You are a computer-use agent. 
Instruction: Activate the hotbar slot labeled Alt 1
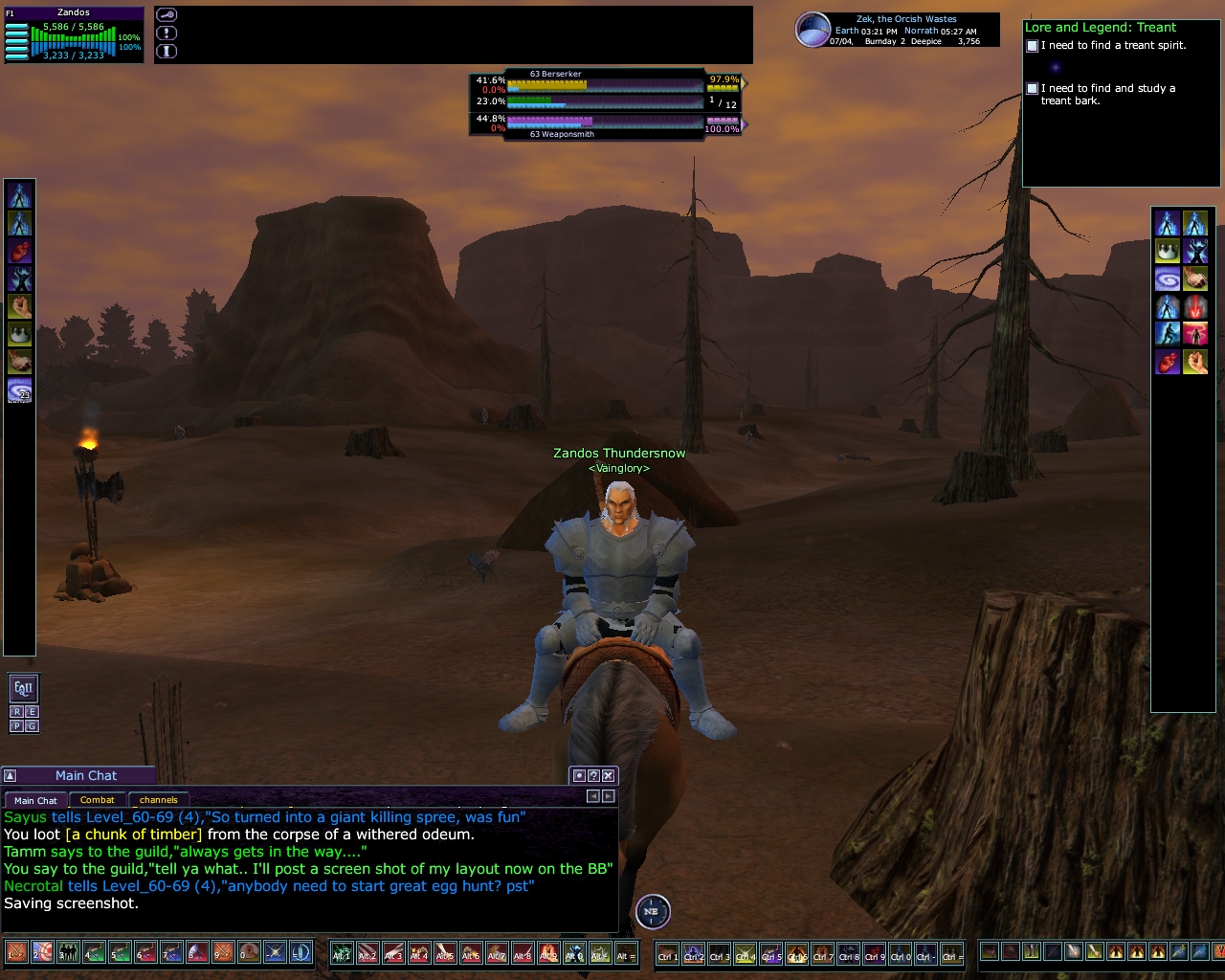click(342, 953)
